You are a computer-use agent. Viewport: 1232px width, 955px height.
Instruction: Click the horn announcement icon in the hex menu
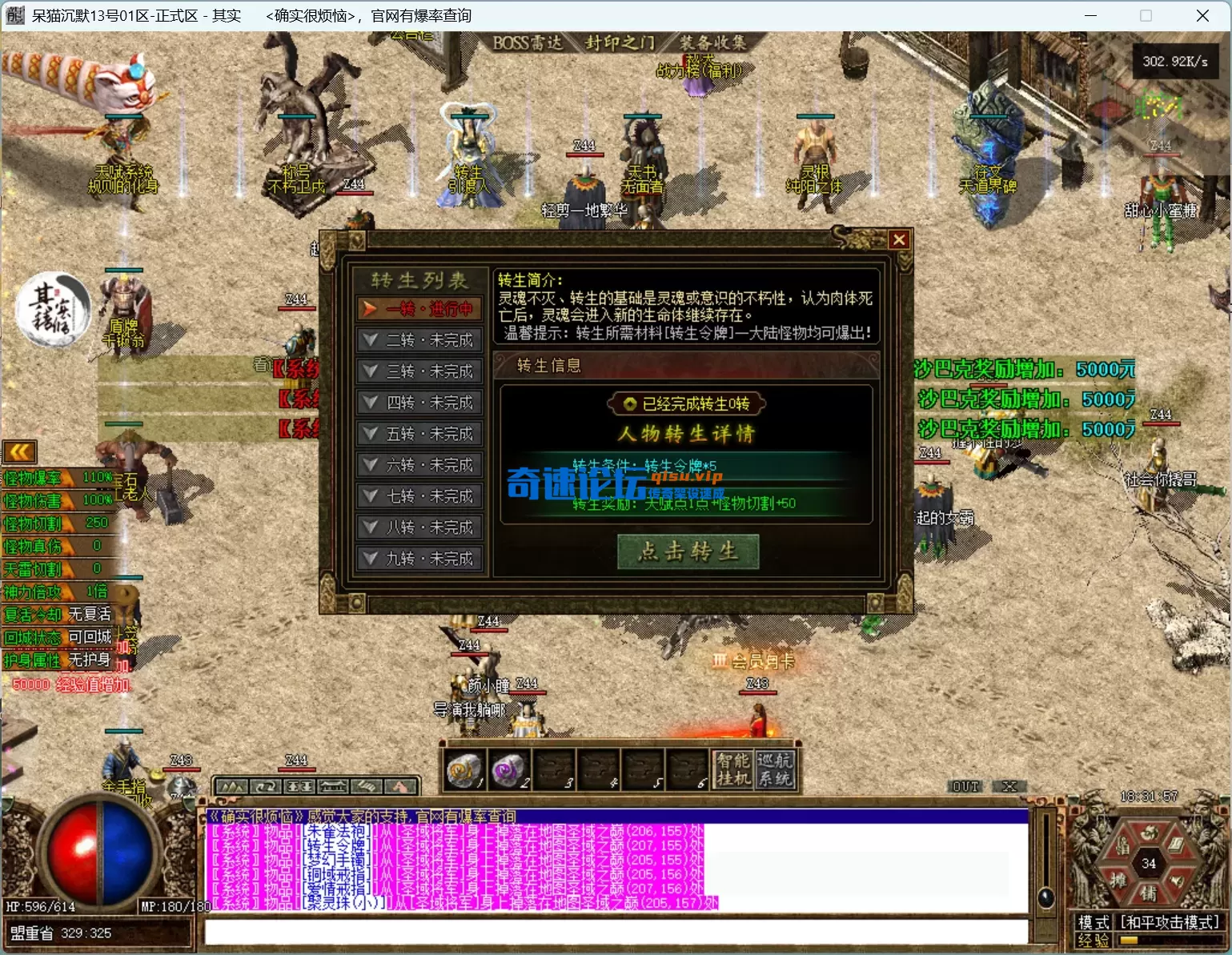click(1177, 881)
